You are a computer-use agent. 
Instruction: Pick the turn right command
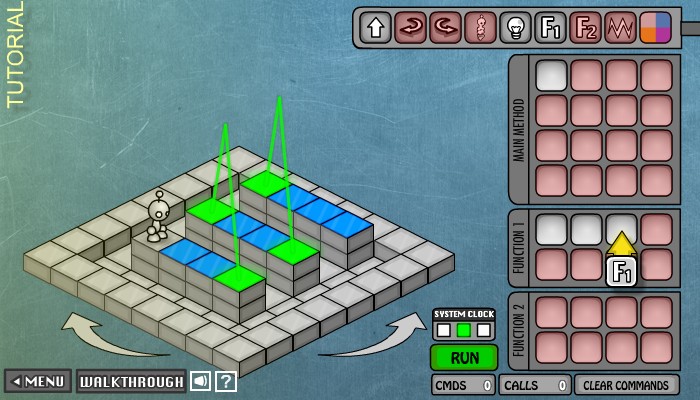(x=411, y=27)
